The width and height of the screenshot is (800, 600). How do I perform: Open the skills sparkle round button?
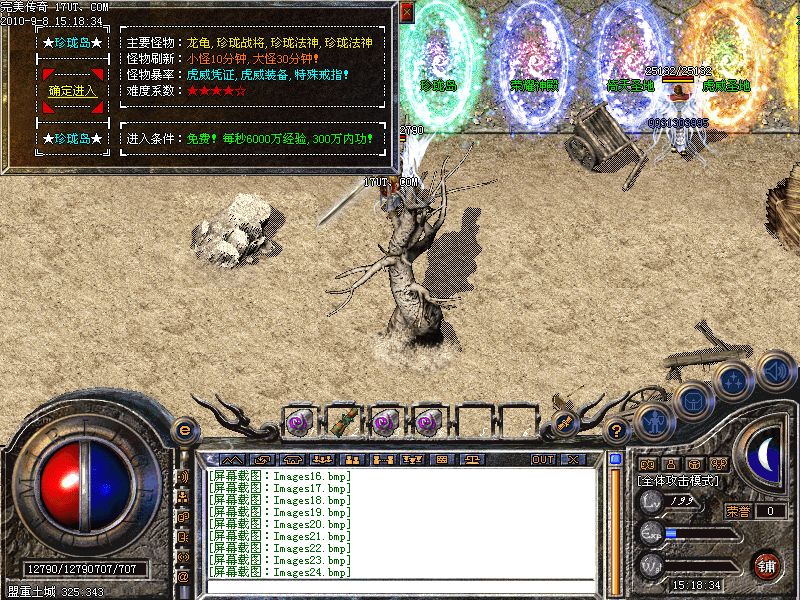(734, 380)
